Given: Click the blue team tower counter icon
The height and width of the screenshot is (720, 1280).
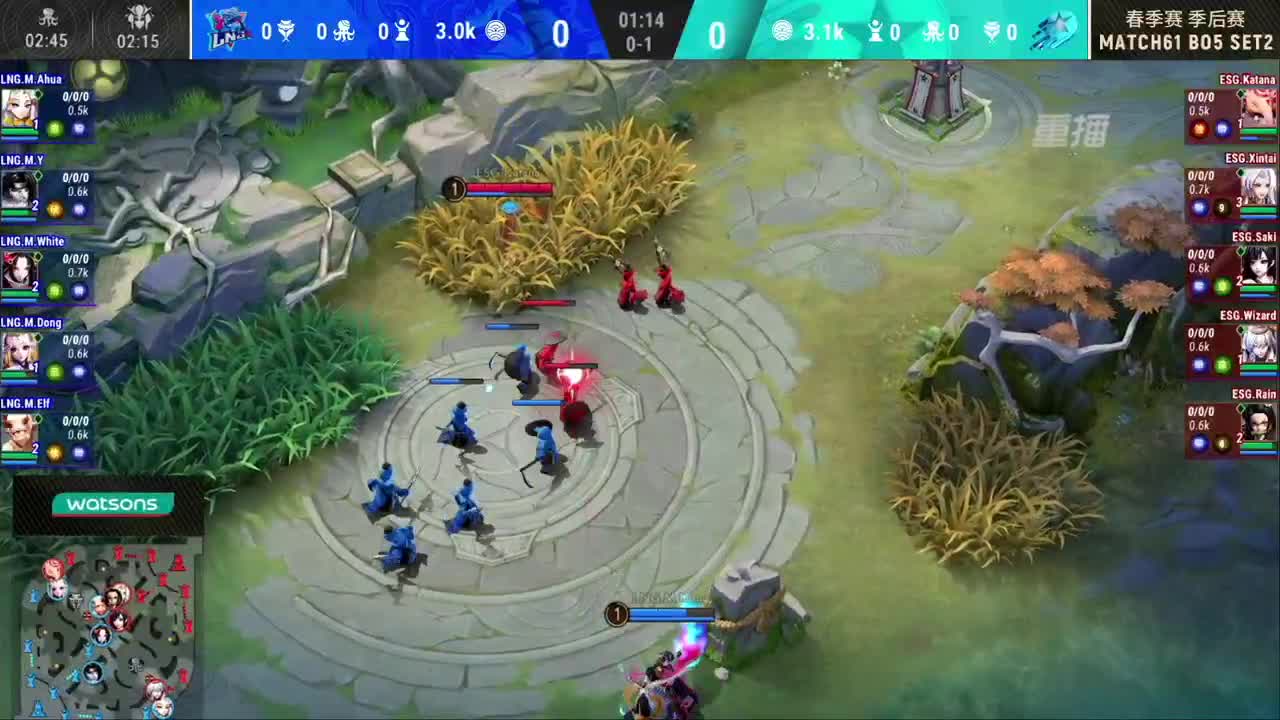Looking at the screenshot, I should (402, 31).
